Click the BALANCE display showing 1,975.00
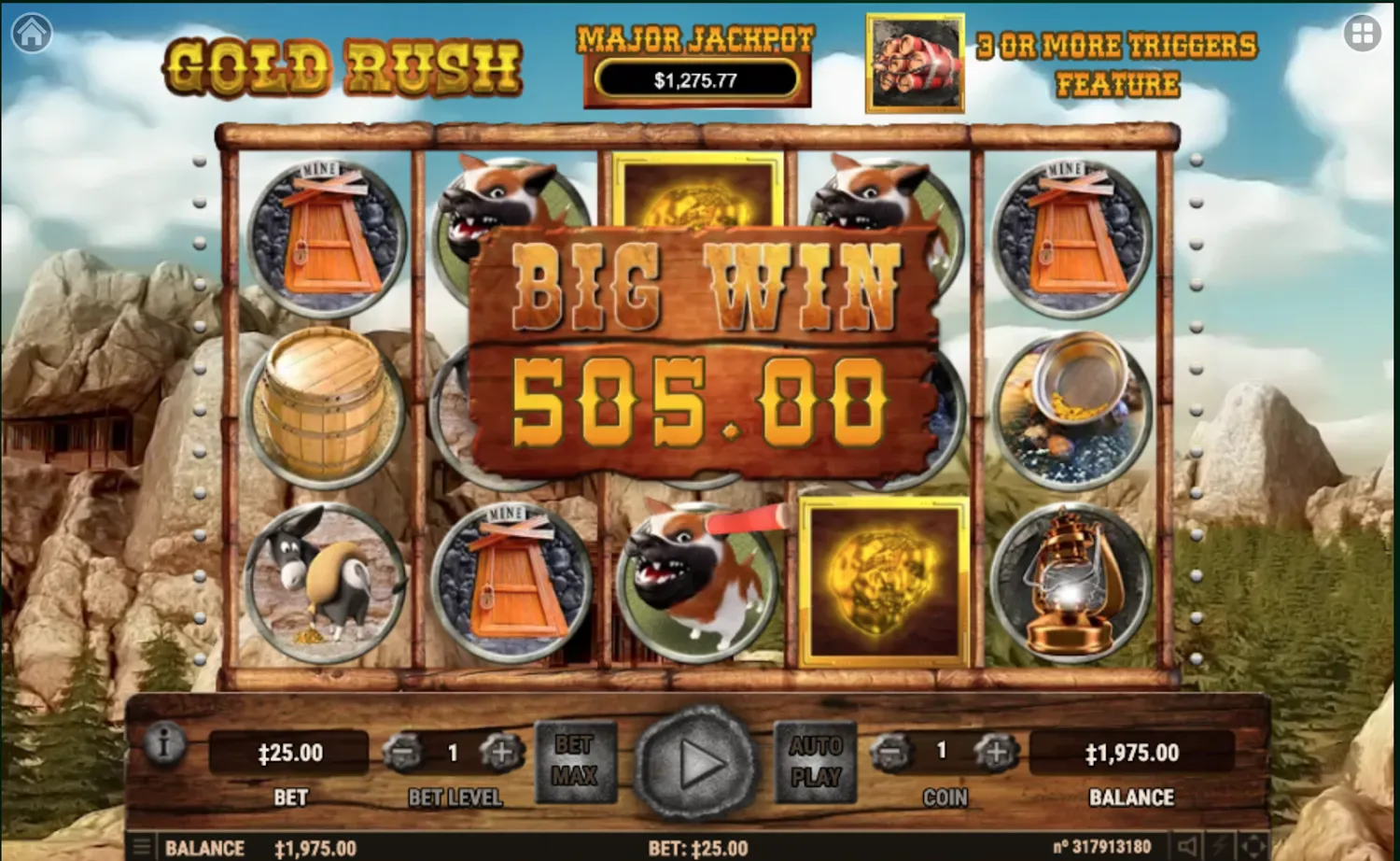 click(1132, 752)
